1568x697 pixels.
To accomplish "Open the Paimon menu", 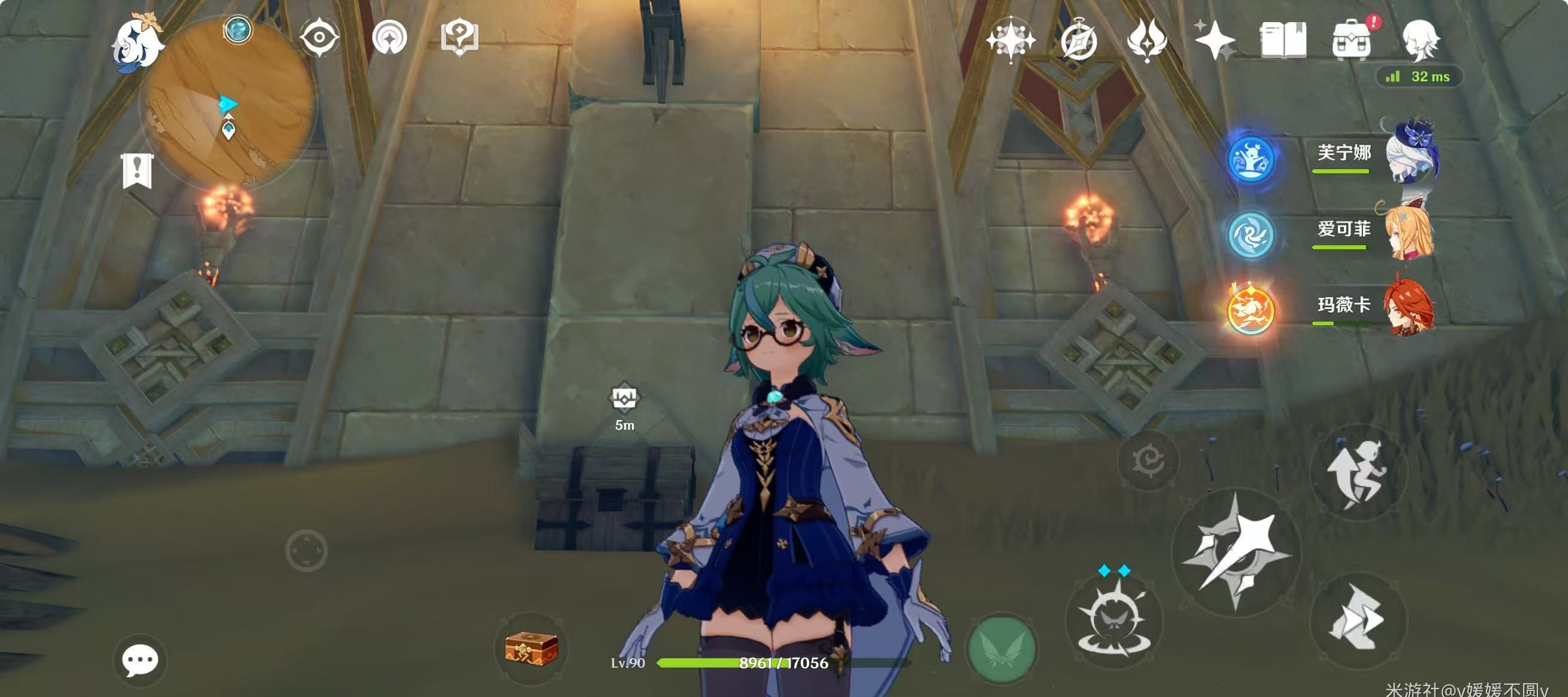I will point(138,41).
